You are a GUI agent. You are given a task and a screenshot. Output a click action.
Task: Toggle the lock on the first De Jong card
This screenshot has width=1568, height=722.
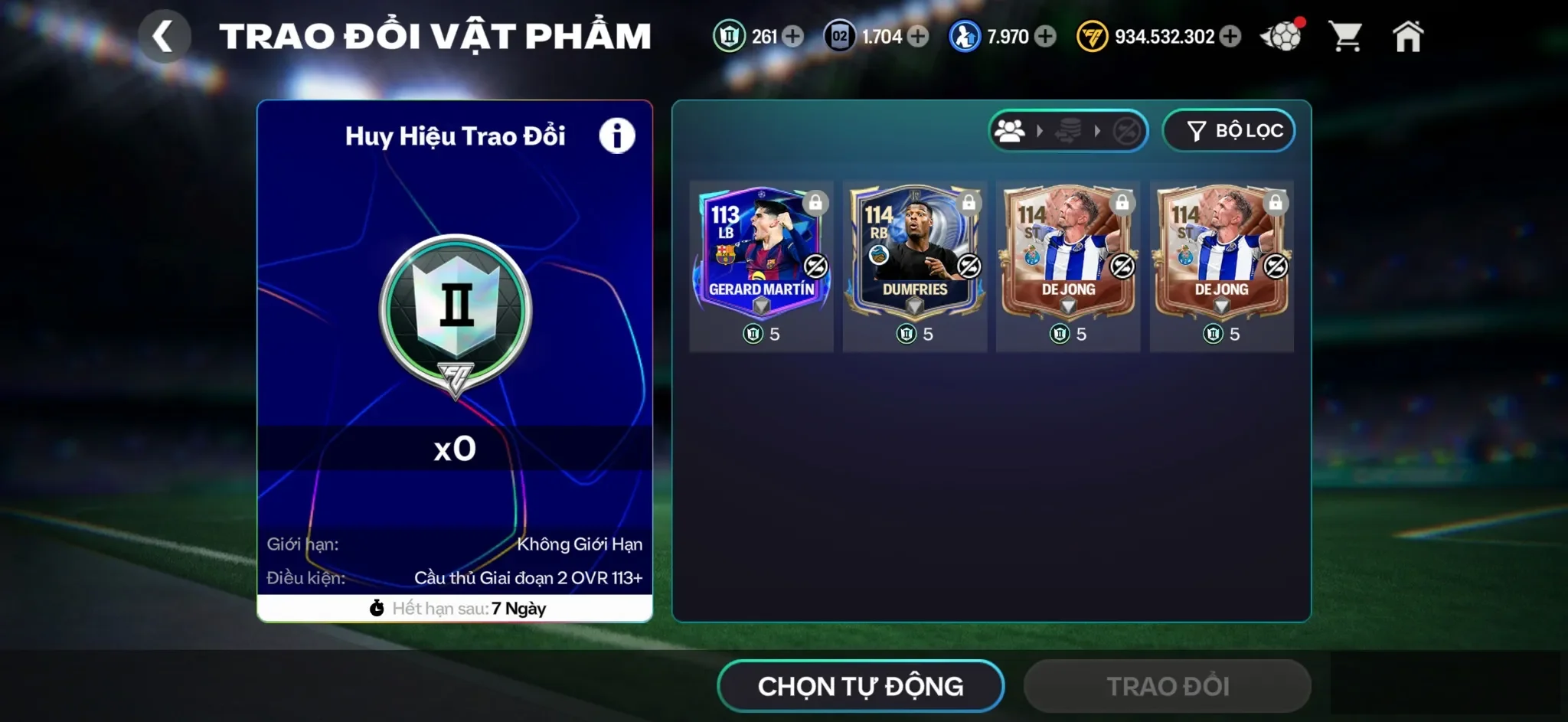click(1122, 202)
